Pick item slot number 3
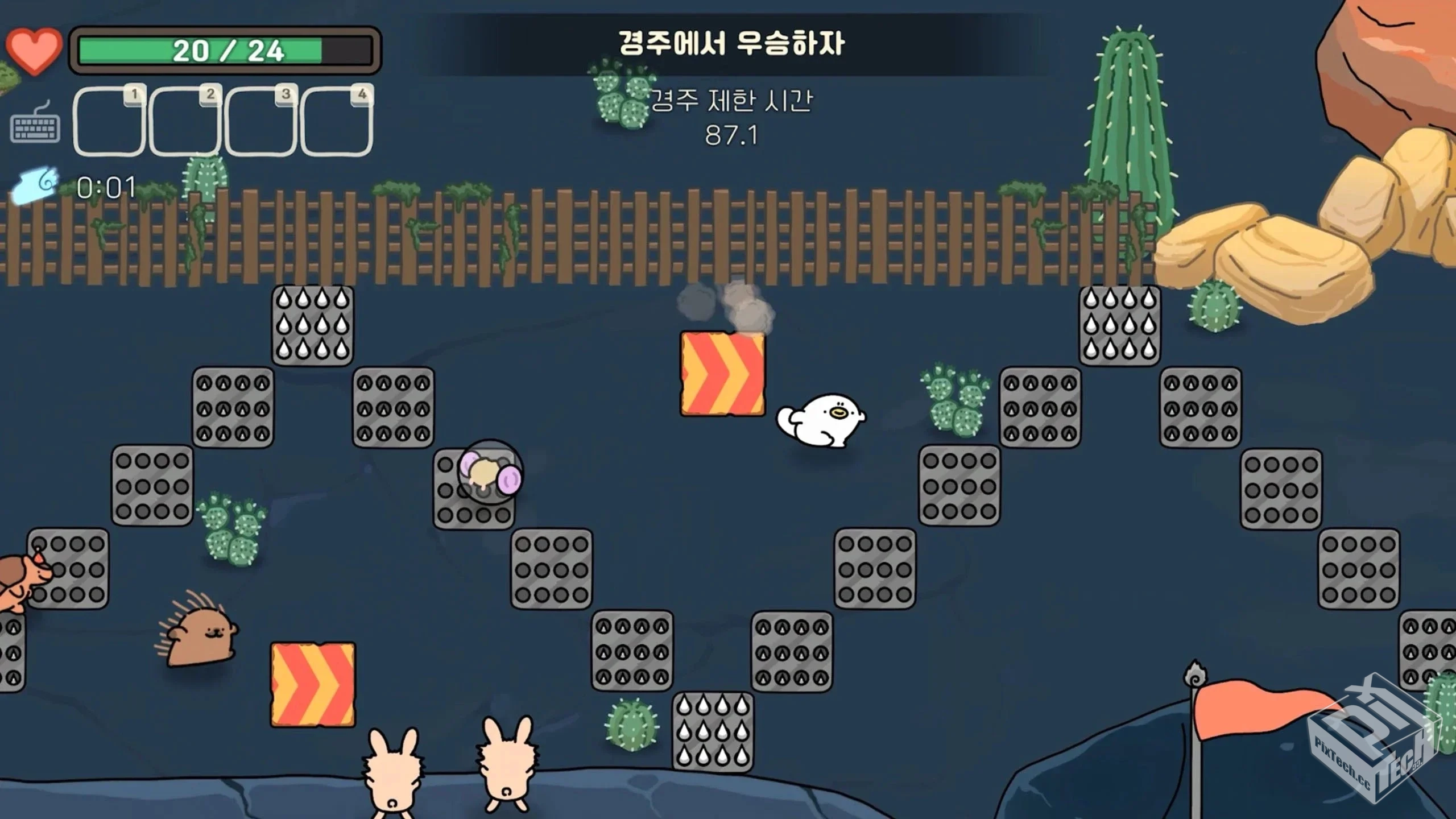Screen dimensions: 1456x819 click(260, 121)
